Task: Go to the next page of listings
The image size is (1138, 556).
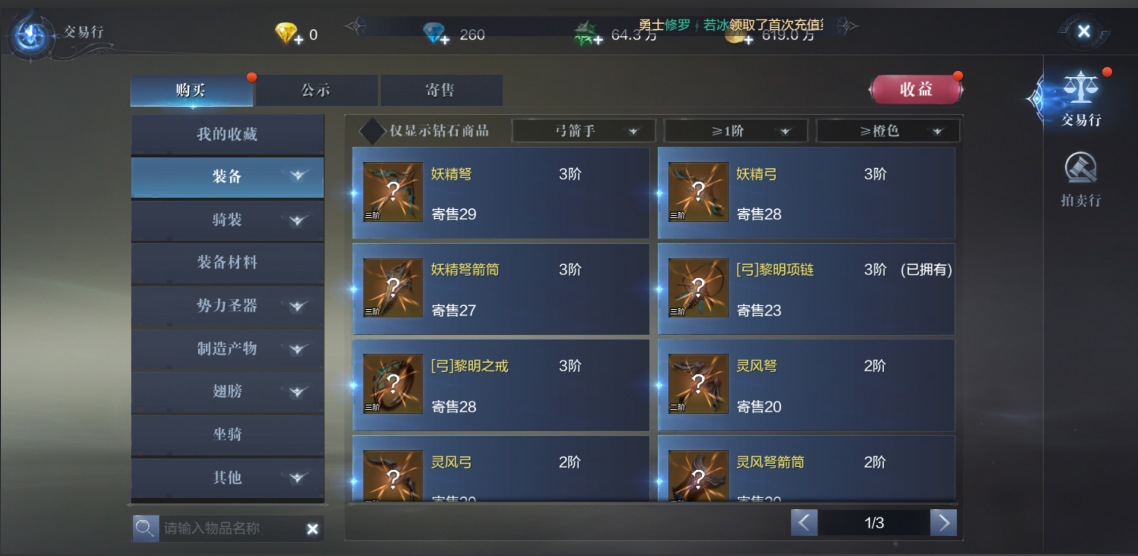Action: [942, 522]
